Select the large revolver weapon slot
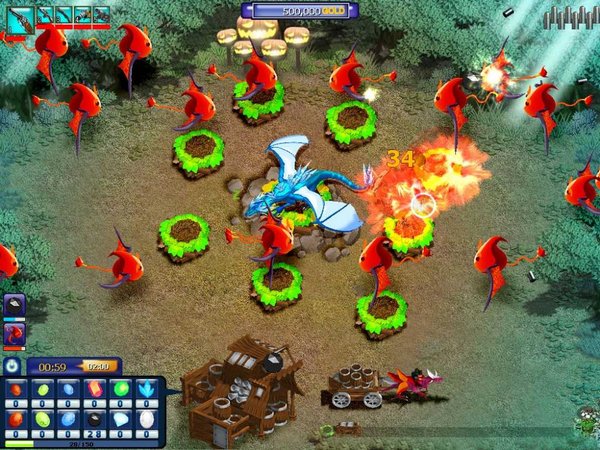The height and width of the screenshot is (450, 600). (x=21, y=16)
